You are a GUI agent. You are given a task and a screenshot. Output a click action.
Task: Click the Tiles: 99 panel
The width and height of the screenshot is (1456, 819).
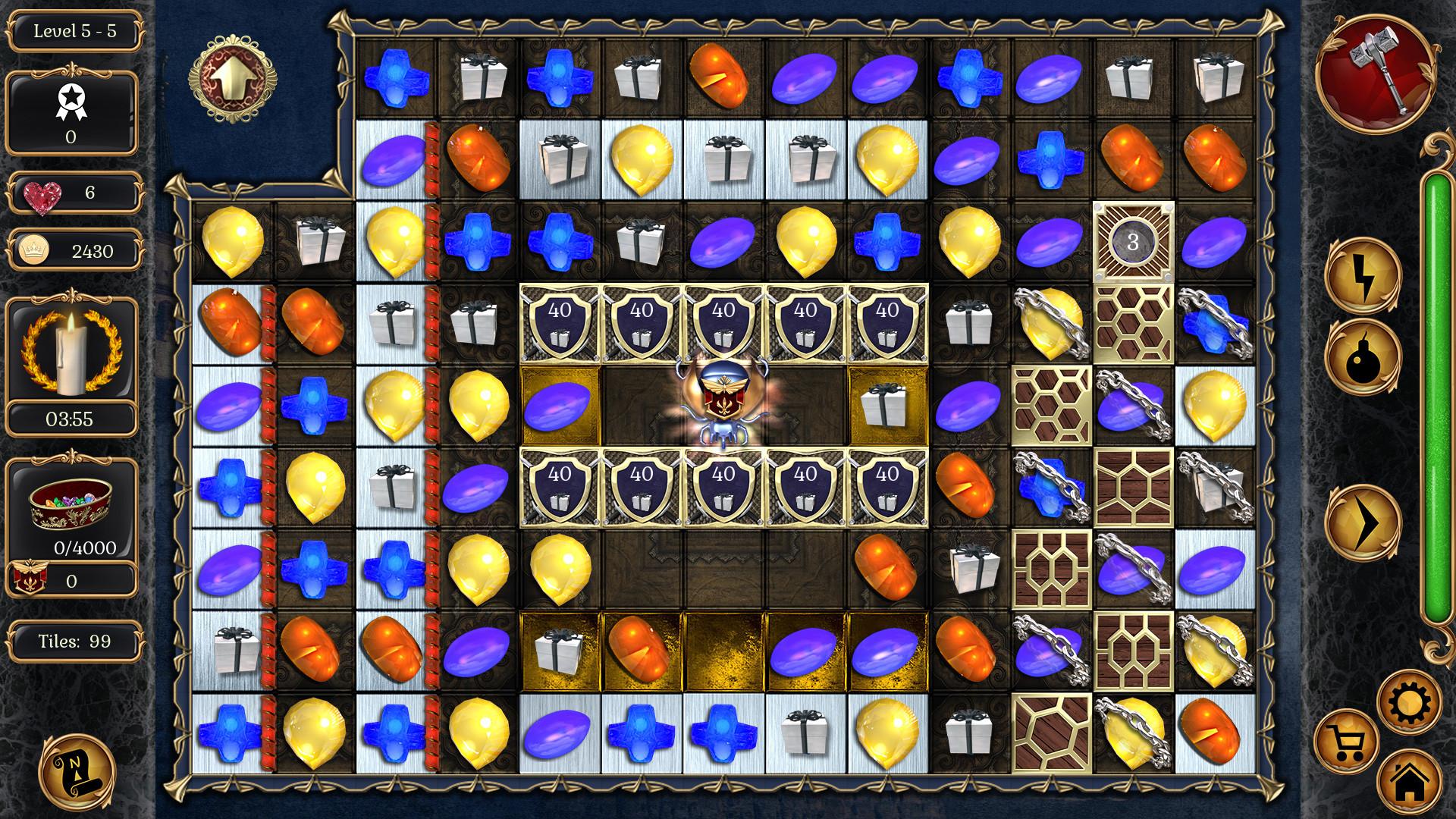74,642
